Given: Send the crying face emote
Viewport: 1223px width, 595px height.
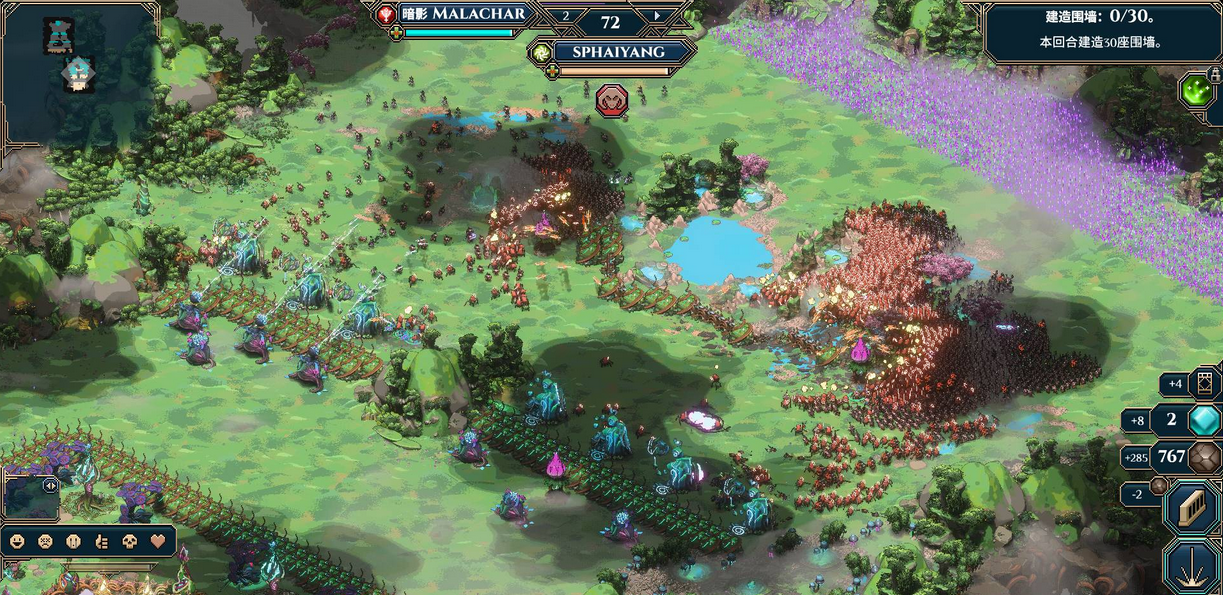Looking at the screenshot, I should point(73,541).
